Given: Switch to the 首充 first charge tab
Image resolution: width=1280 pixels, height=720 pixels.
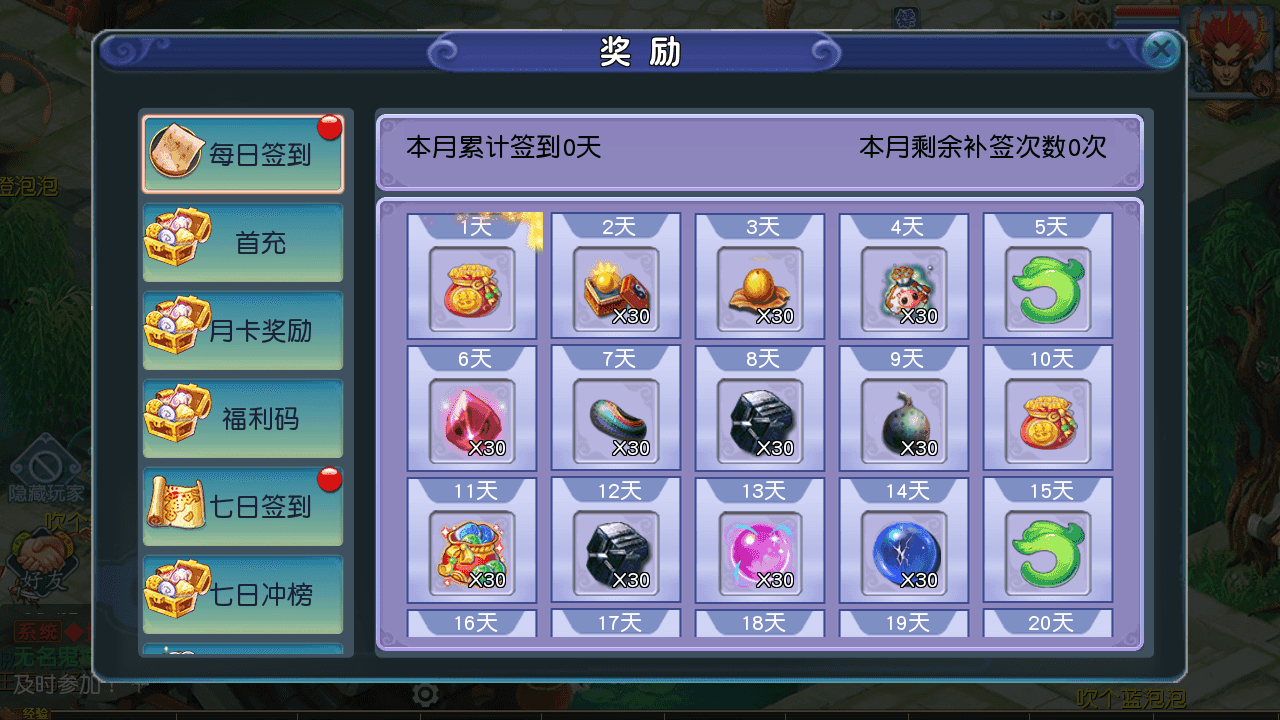Looking at the screenshot, I should pyautogui.click(x=242, y=243).
